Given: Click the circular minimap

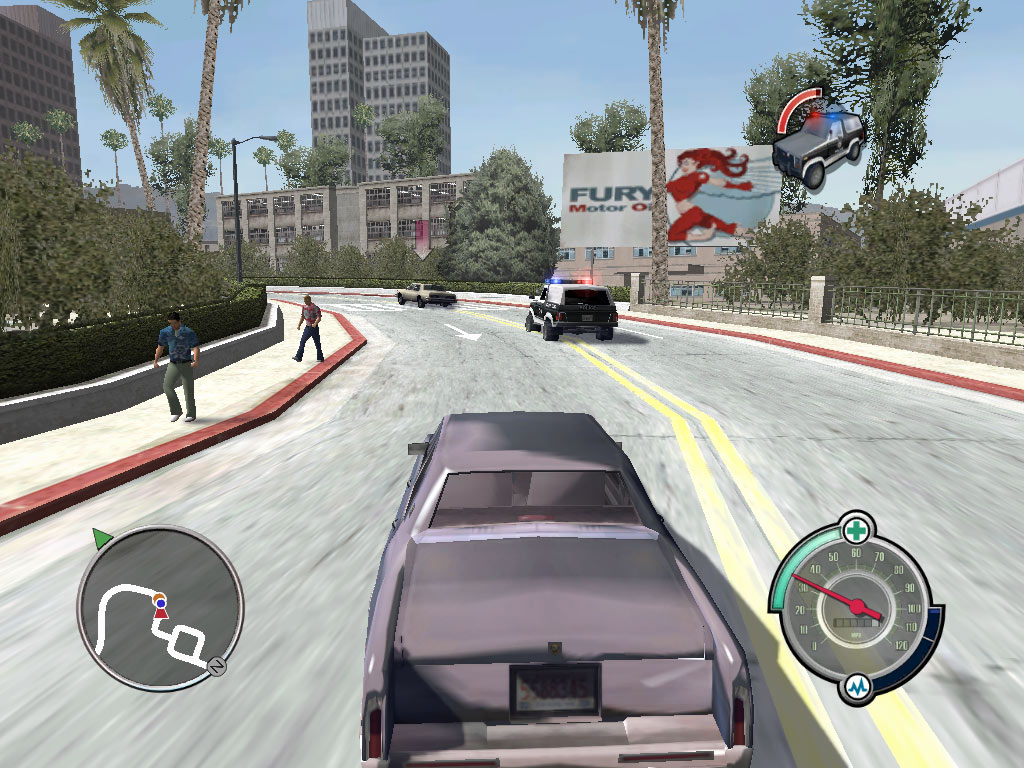Looking at the screenshot, I should click(x=160, y=607).
